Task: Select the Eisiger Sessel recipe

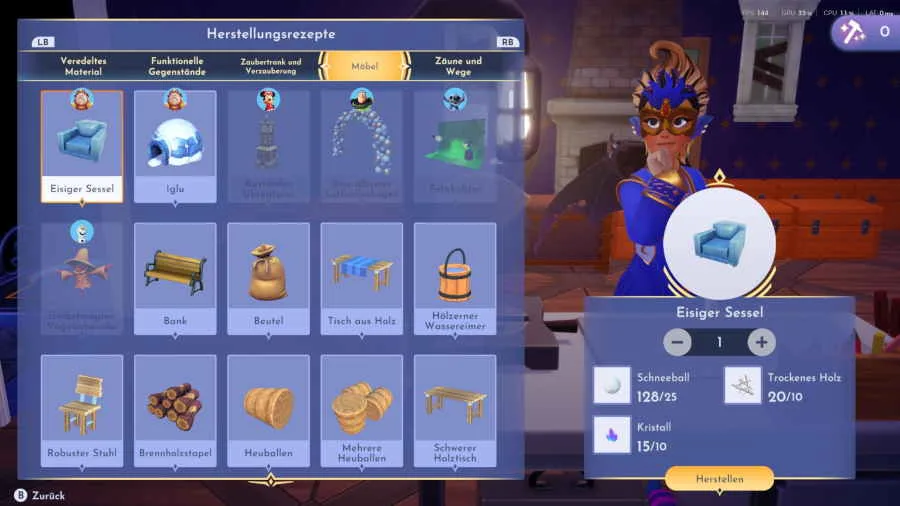Action: (x=82, y=146)
